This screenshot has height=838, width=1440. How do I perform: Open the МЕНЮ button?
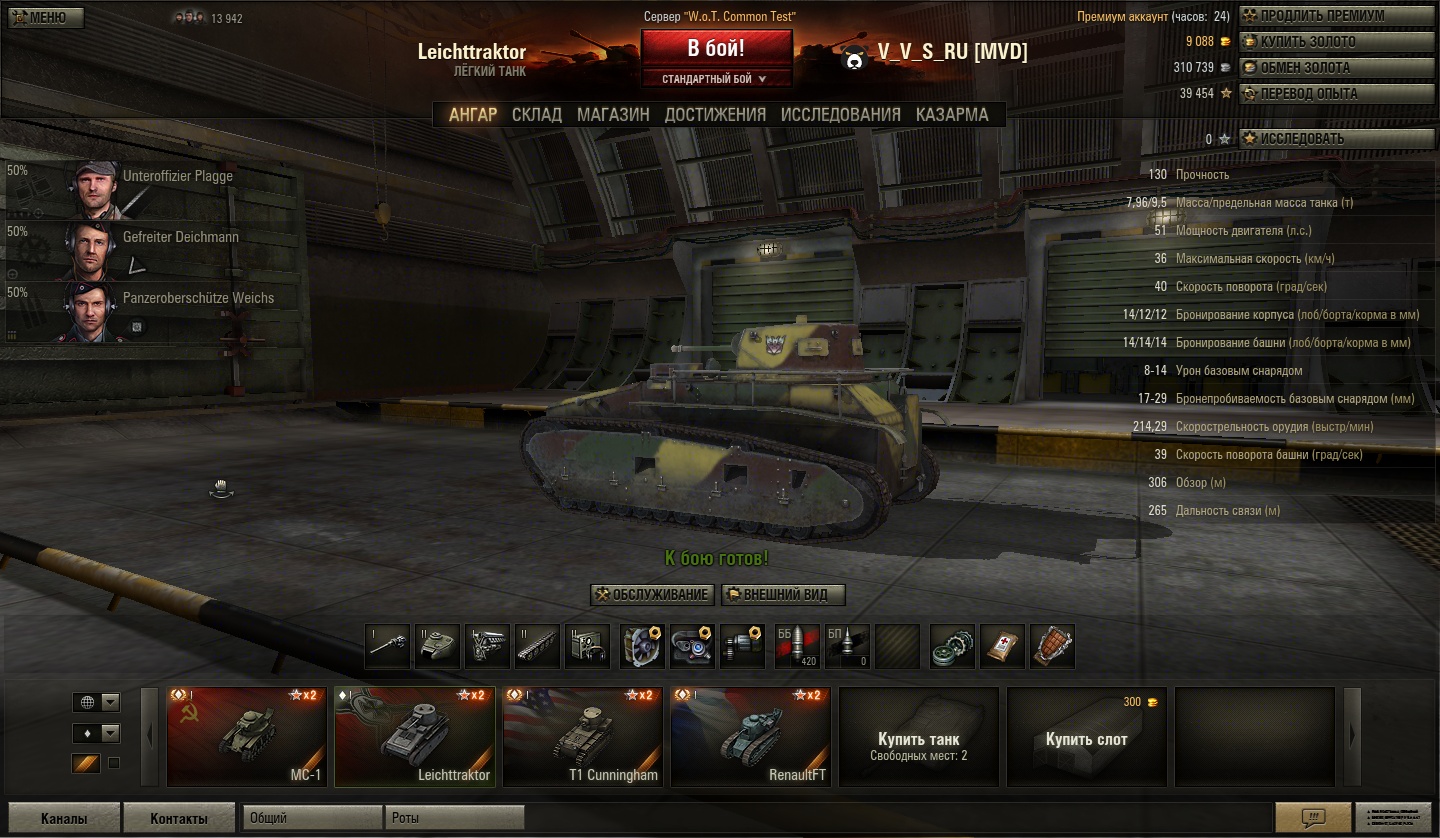click(45, 17)
